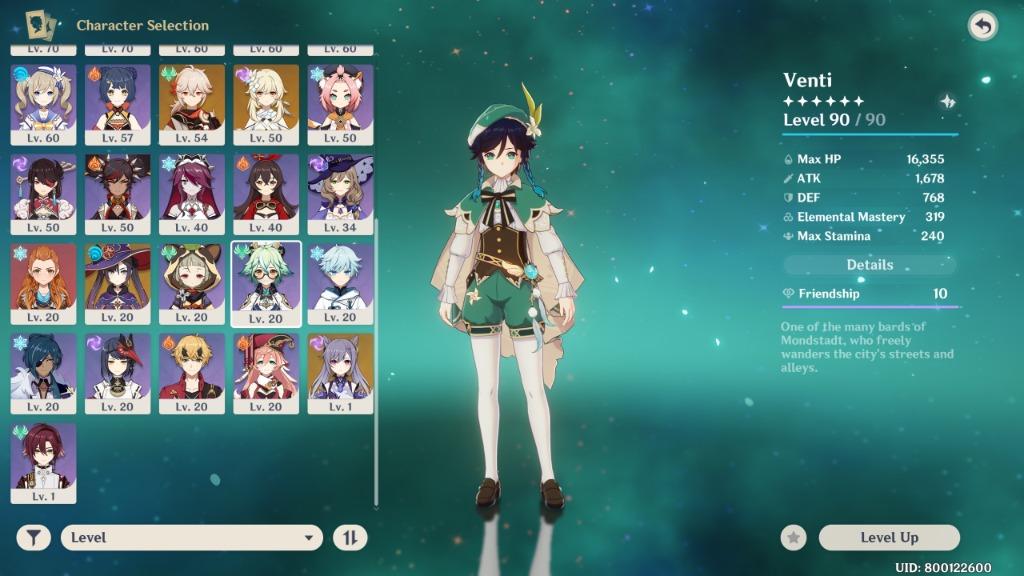This screenshot has height=576, width=1024.
Task: Mark Venti as favorite with star button
Action: [794, 538]
